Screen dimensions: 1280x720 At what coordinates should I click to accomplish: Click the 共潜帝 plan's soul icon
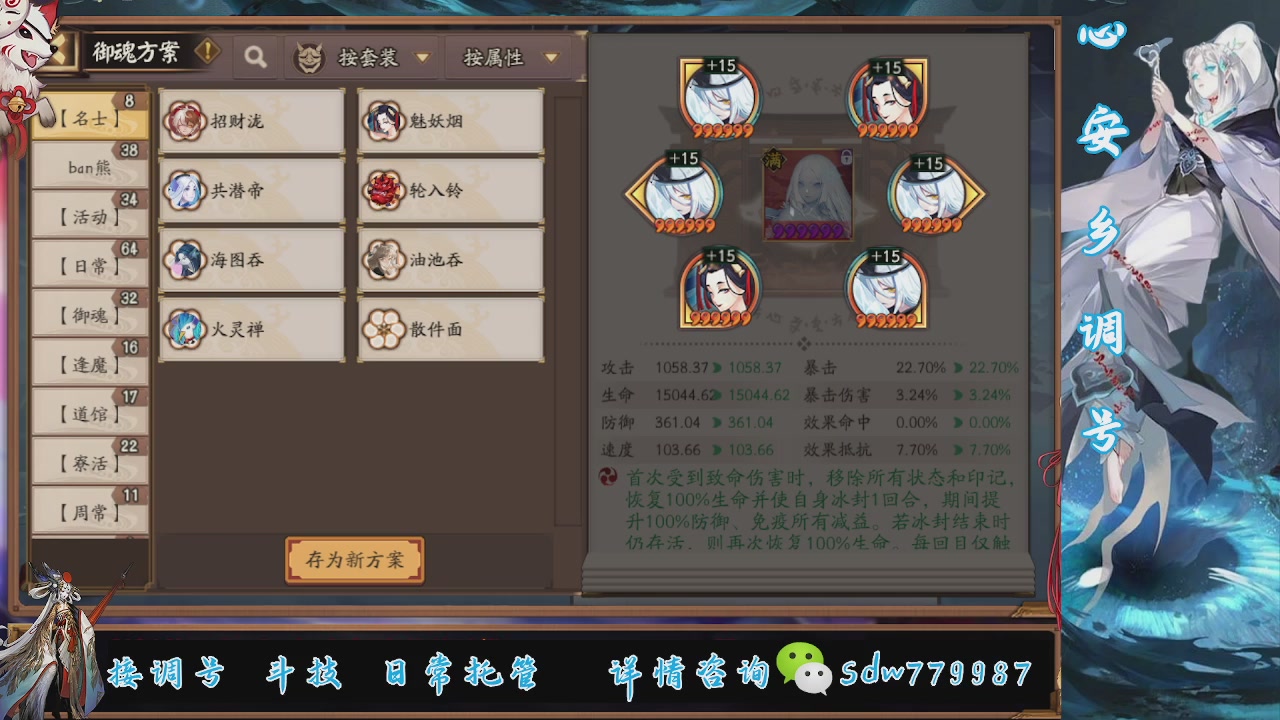(184, 189)
